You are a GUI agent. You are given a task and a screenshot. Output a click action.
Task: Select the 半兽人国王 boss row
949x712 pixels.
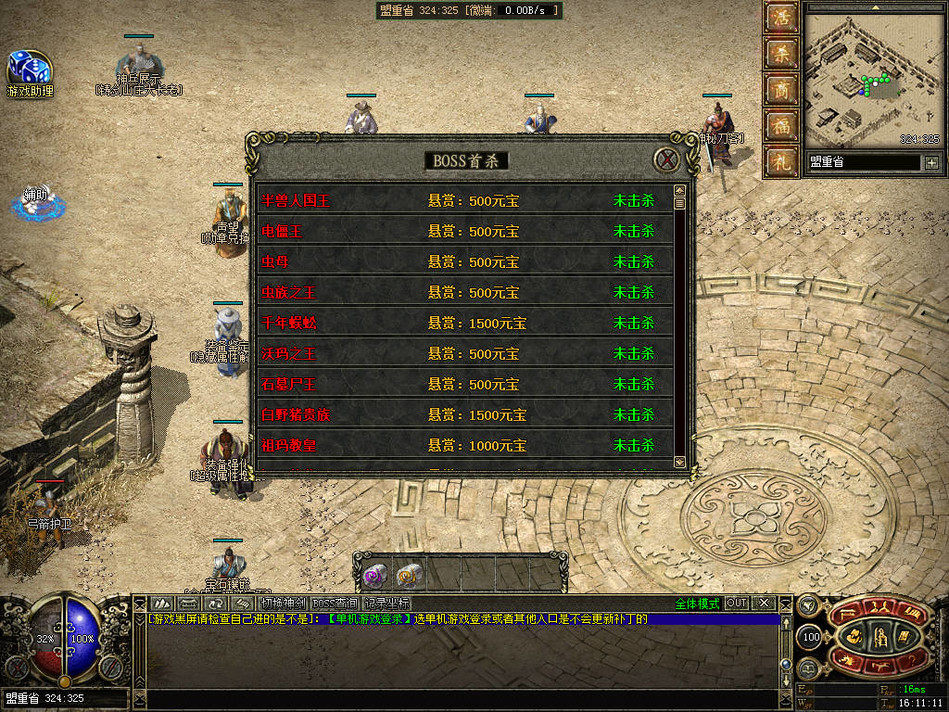pos(465,201)
